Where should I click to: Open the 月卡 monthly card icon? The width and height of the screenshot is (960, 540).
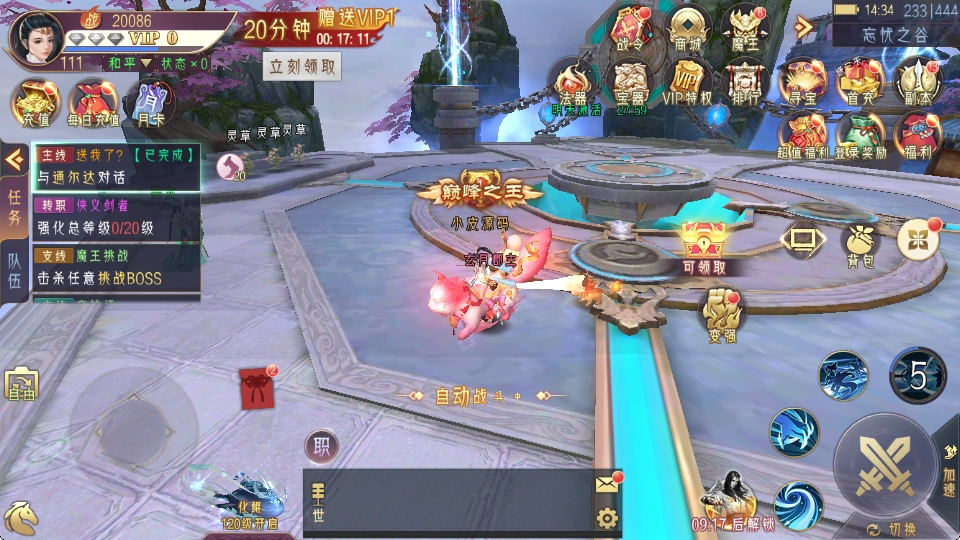pyautogui.click(x=148, y=103)
